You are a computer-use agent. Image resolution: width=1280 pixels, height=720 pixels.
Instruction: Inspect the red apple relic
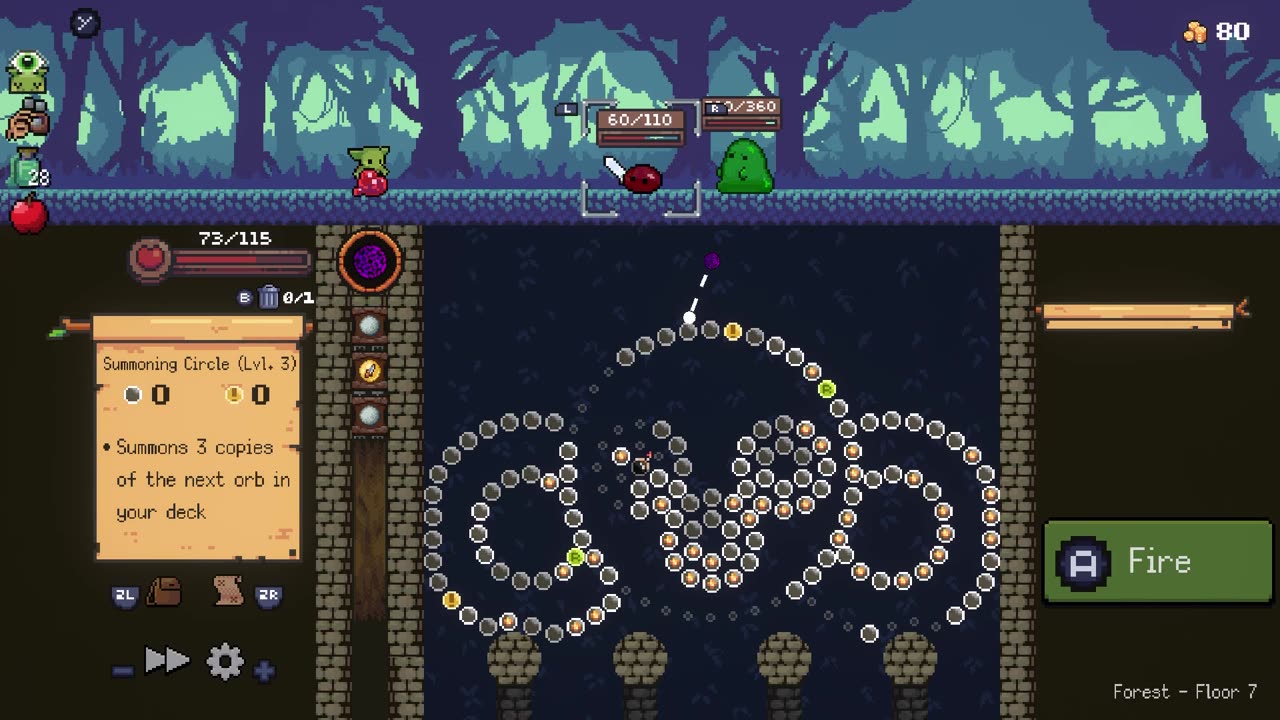point(28,213)
